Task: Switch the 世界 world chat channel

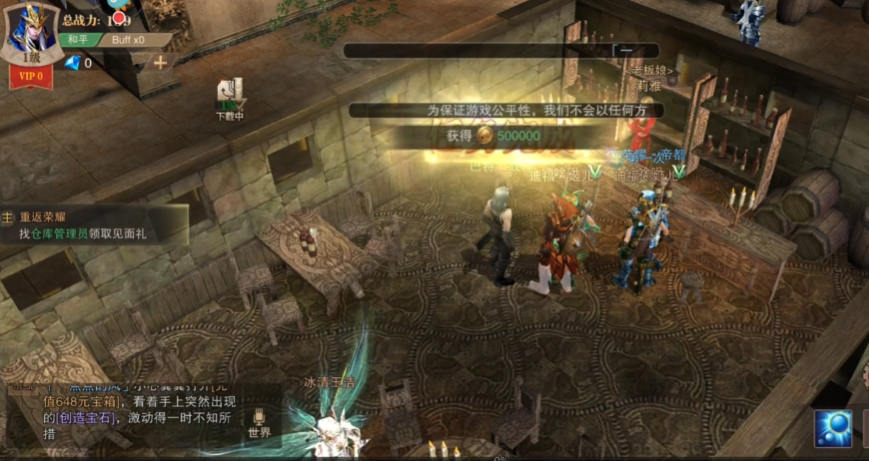Action: (259, 423)
